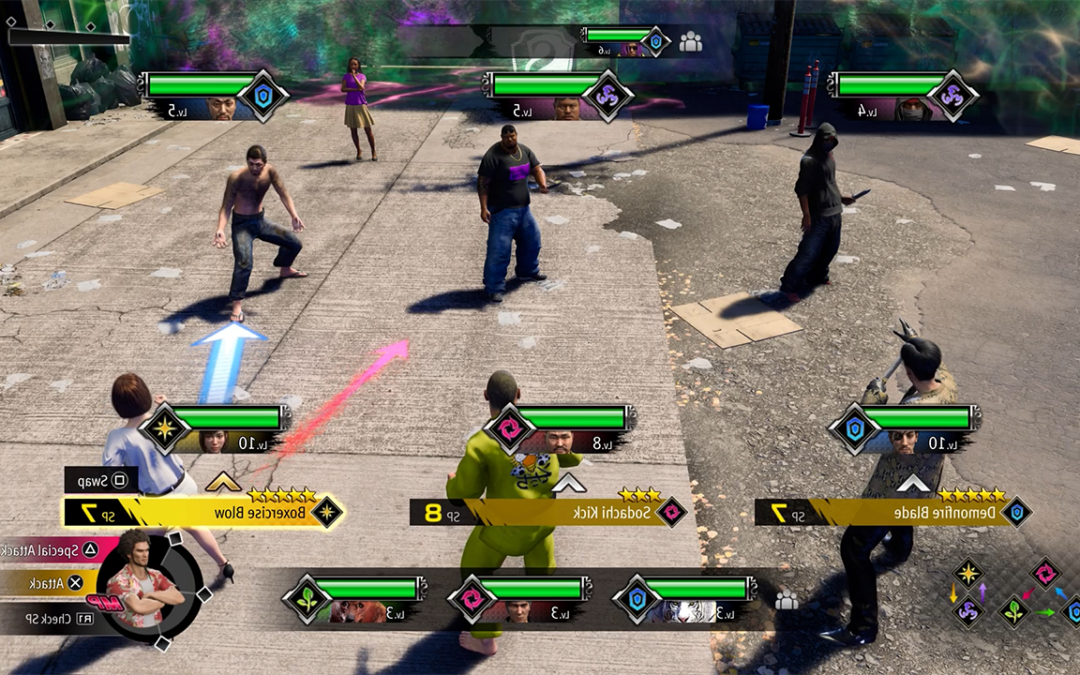This screenshot has width=1080, height=675.
Task: Choose the Swap command
Action: (x=102, y=480)
